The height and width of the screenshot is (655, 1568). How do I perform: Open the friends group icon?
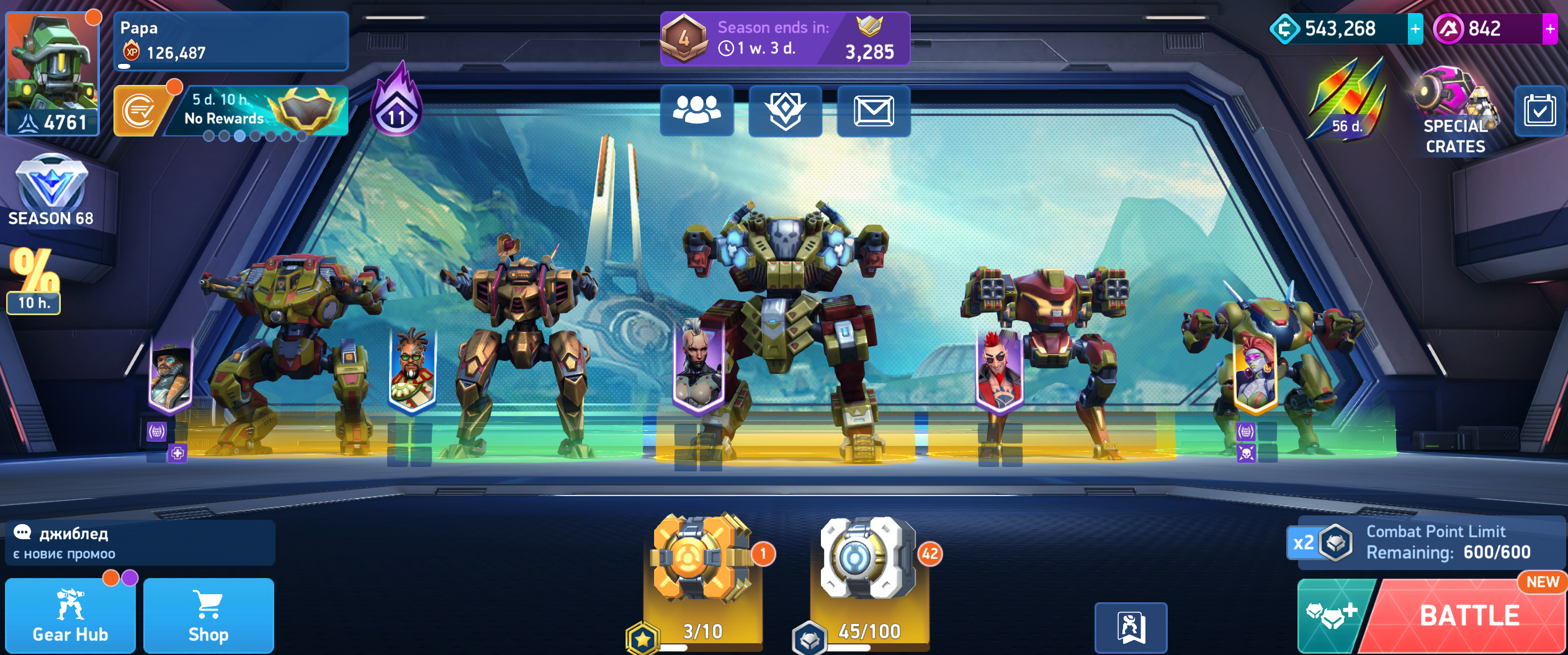697,111
